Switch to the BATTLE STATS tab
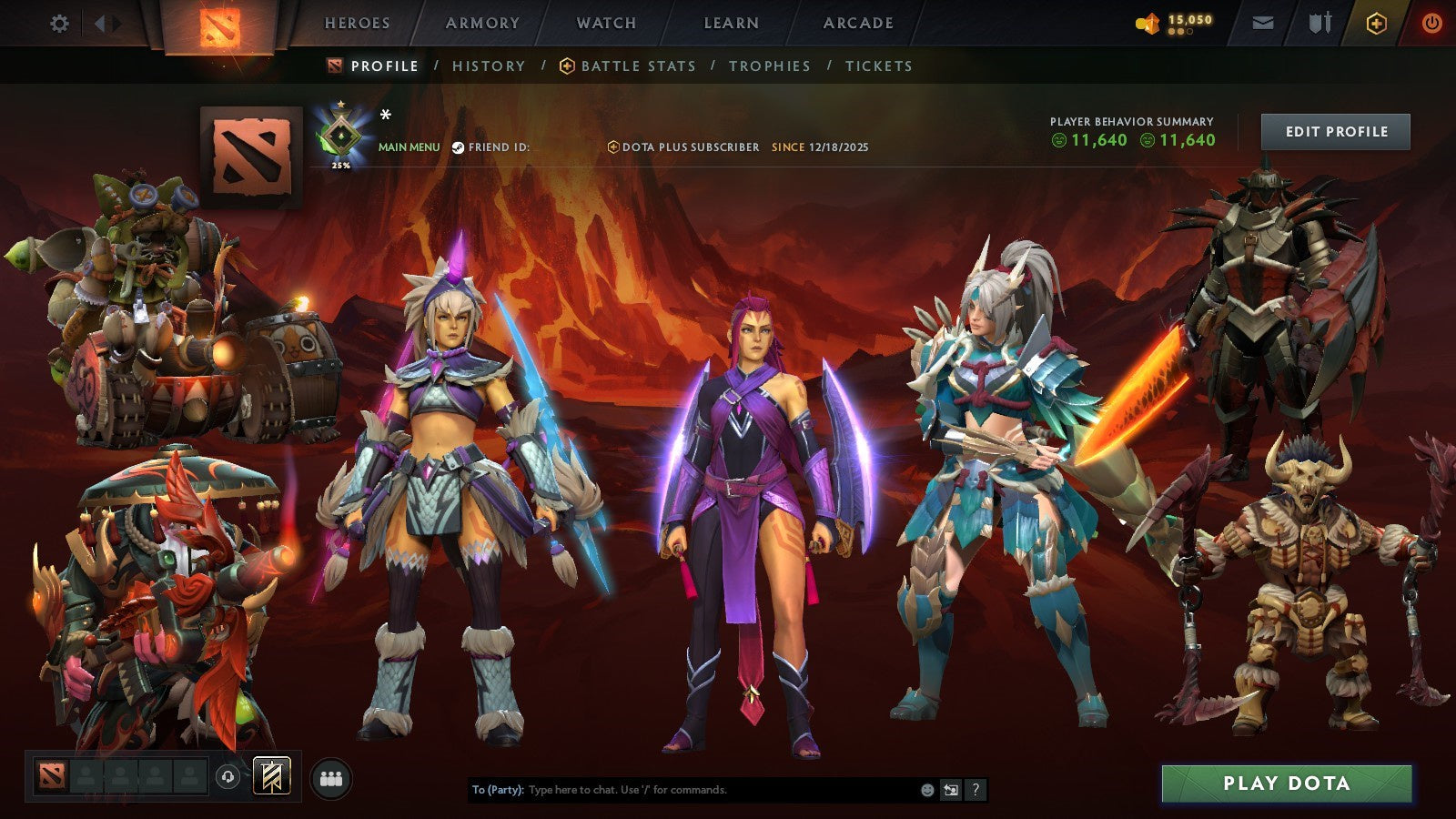Image resolution: width=1456 pixels, height=819 pixels. [637, 66]
